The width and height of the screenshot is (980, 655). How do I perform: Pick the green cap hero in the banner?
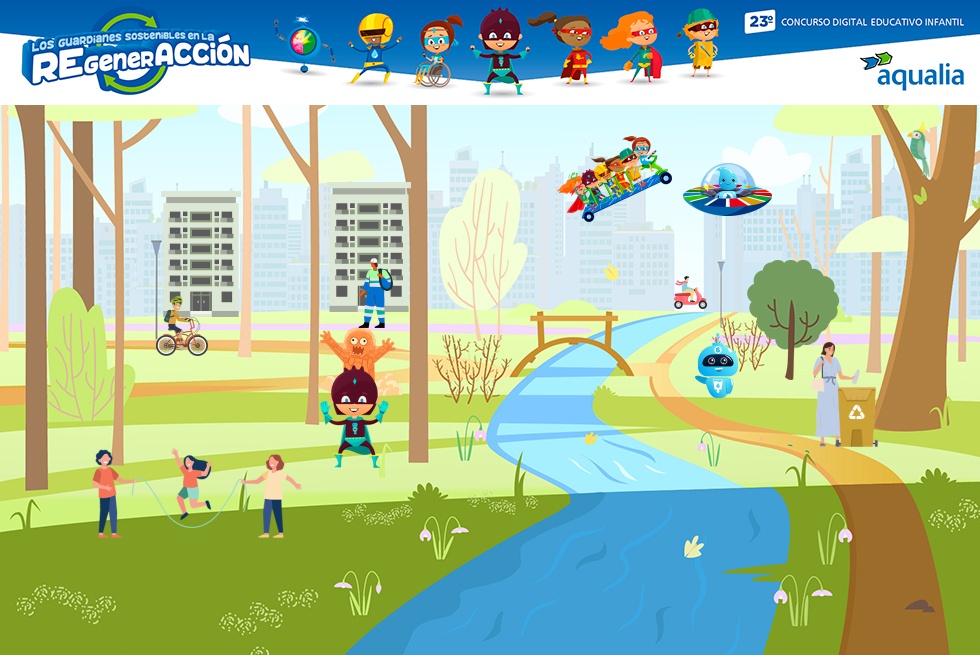tap(701, 44)
